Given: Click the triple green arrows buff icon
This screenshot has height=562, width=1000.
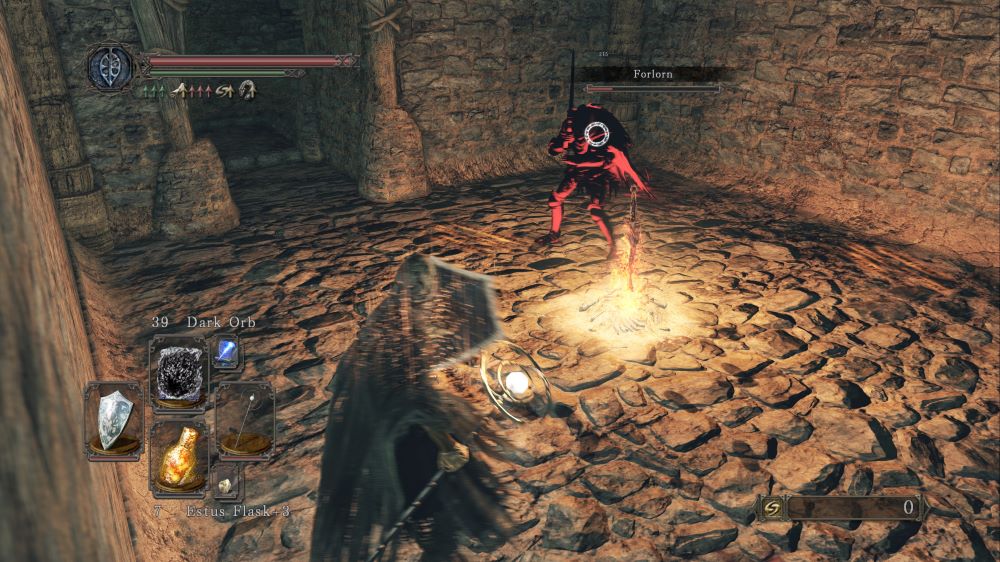Looking at the screenshot, I should (x=155, y=90).
